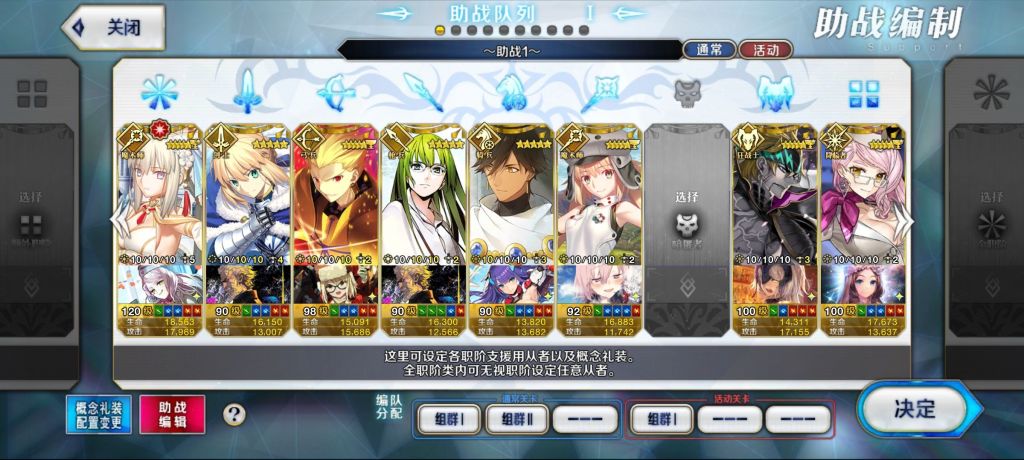Switch to the 活动 support tab

tap(766, 50)
